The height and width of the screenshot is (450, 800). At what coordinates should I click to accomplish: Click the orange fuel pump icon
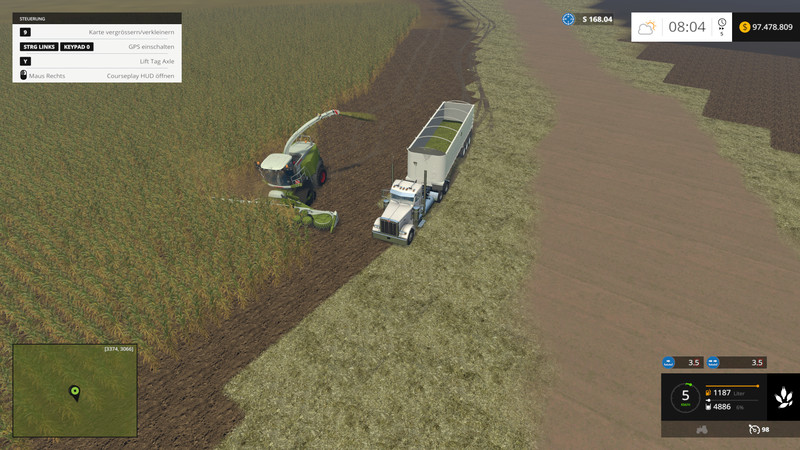pyautogui.click(x=709, y=393)
